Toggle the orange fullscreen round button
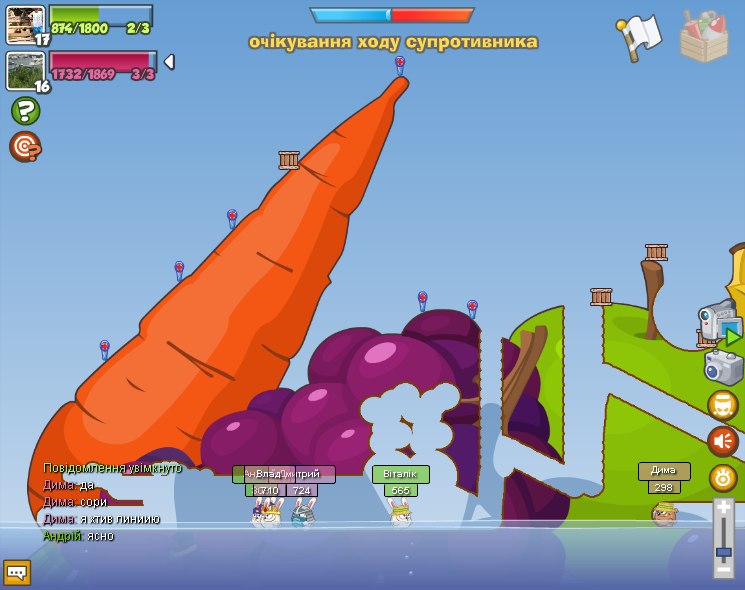Image resolution: width=745 pixels, height=590 pixels. [x=722, y=405]
